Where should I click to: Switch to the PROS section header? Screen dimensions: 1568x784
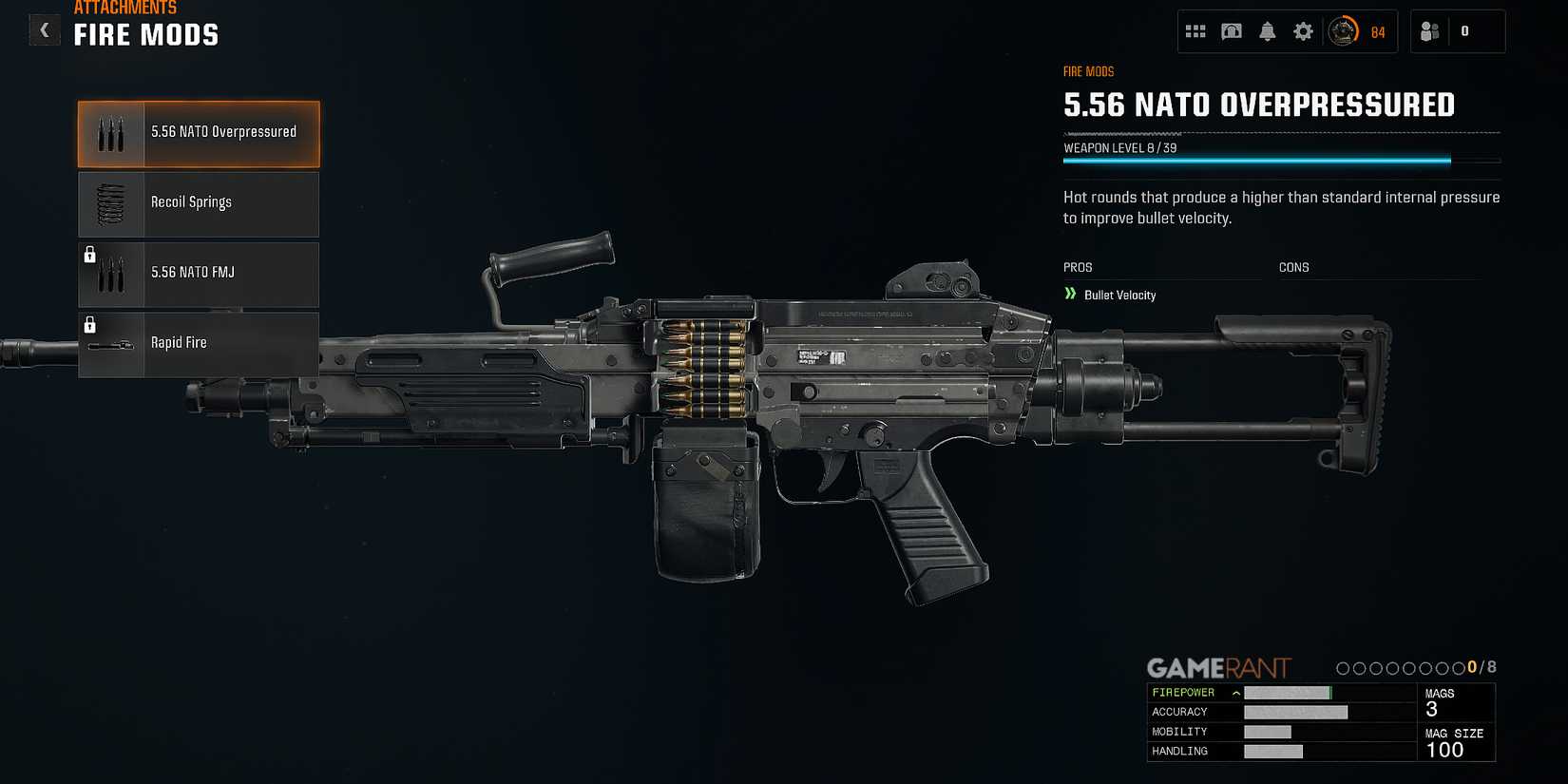tap(1078, 267)
